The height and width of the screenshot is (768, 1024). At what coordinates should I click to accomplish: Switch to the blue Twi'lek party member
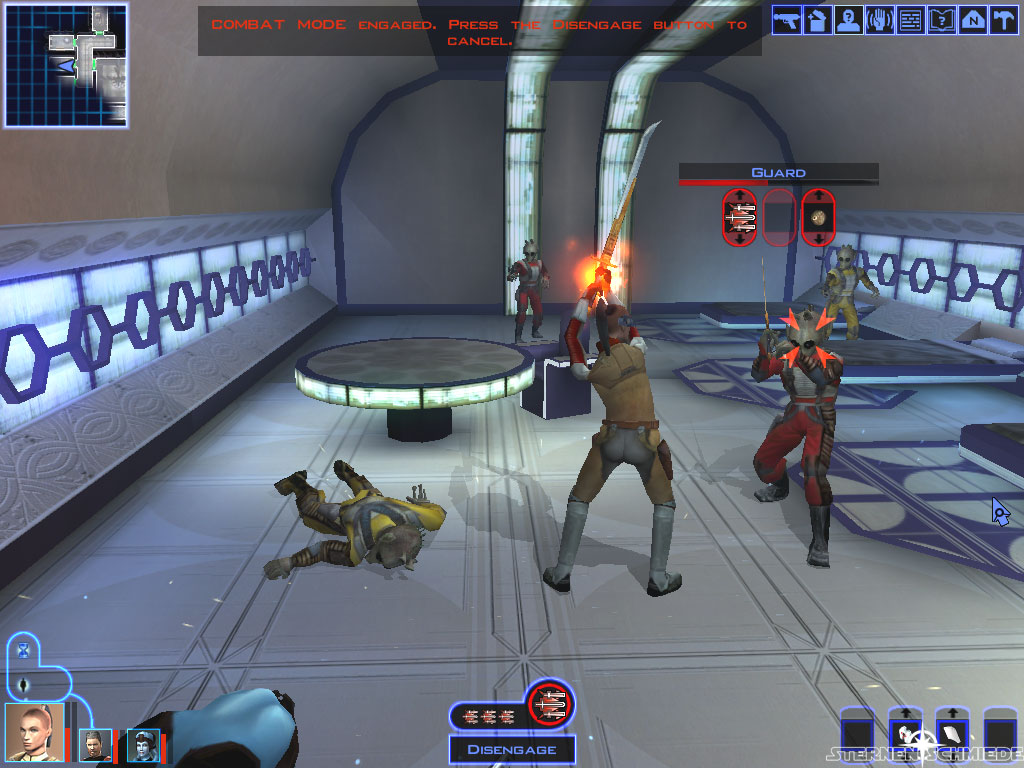click(142, 745)
